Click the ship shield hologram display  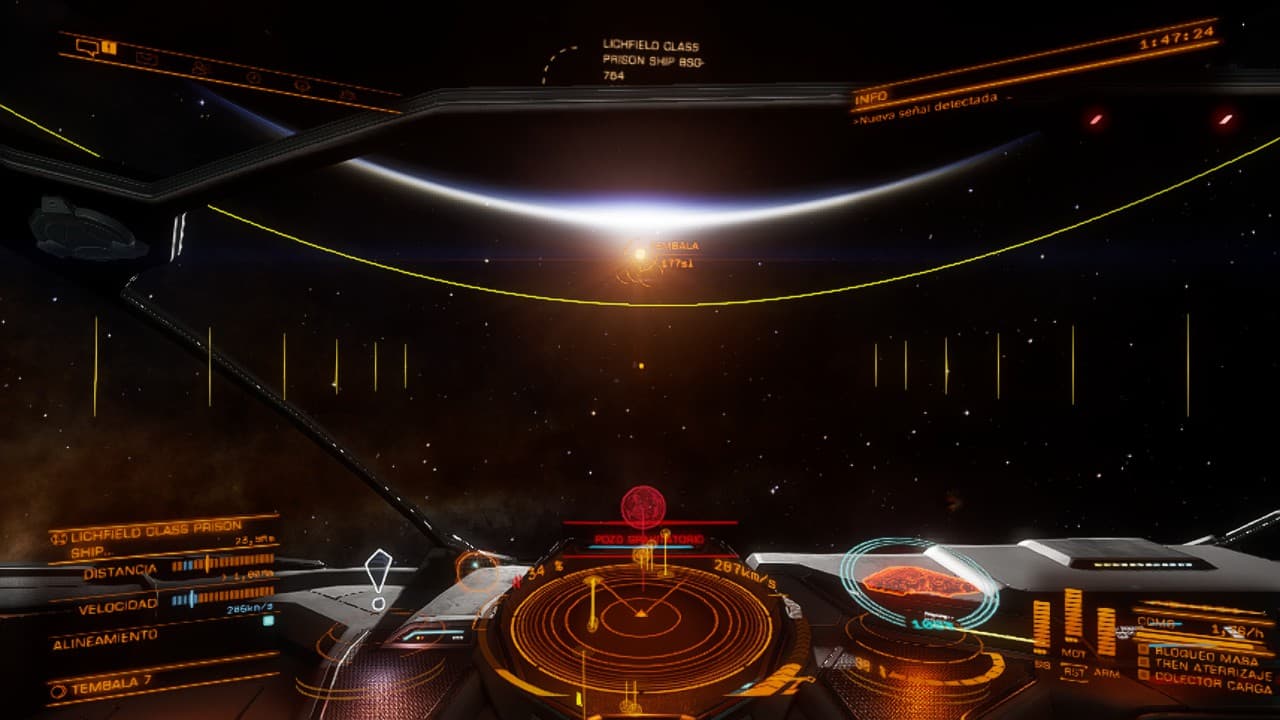[919, 584]
